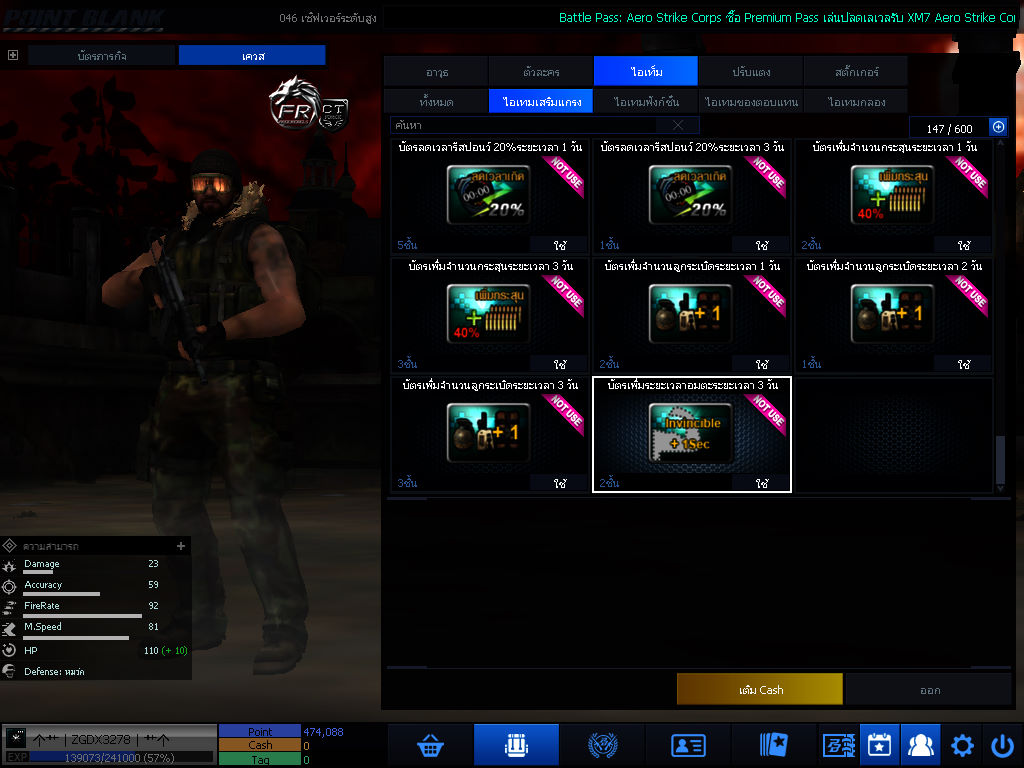Open the ไอเทมฟังก์ชั่น sub-tab
1024x768 pixels.
tap(646, 101)
